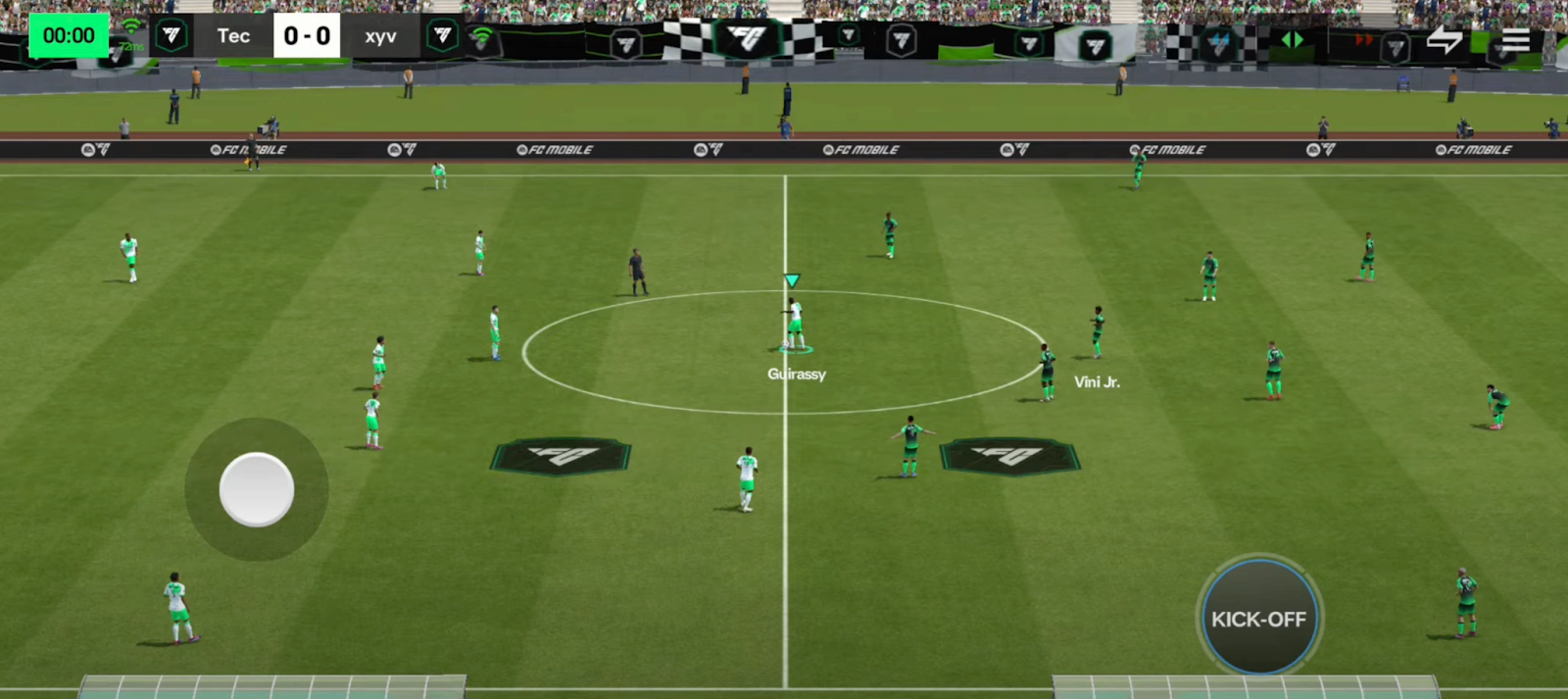Select the green double-arrow tactic icon

pos(1293,40)
